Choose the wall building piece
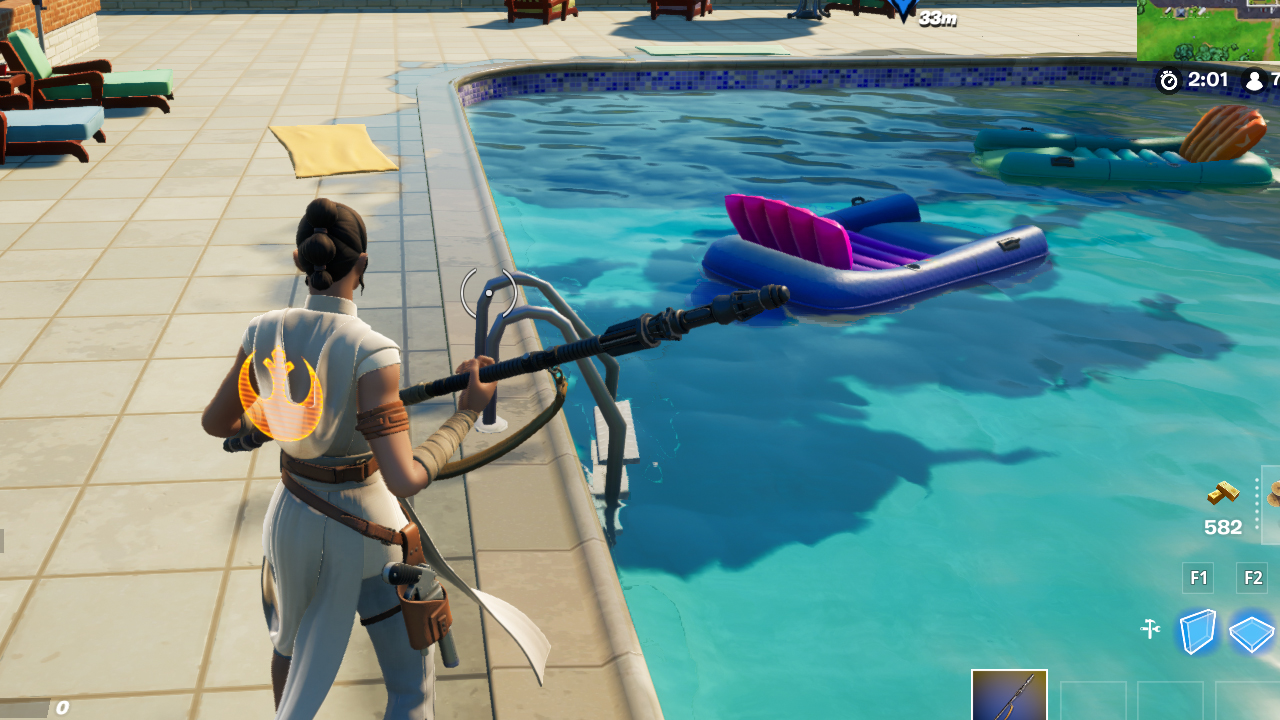This screenshot has height=720, width=1280. point(1197,631)
